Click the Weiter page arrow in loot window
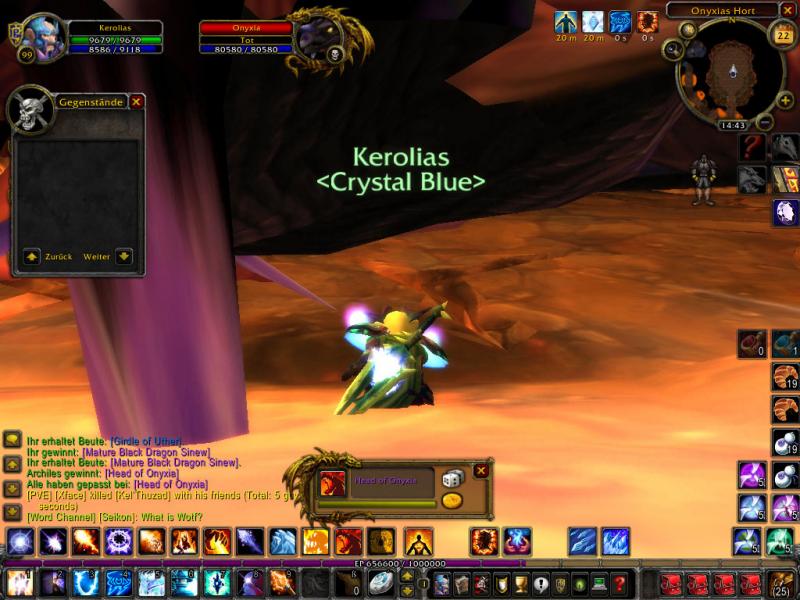Image resolution: width=800 pixels, height=600 pixels. pos(124,256)
